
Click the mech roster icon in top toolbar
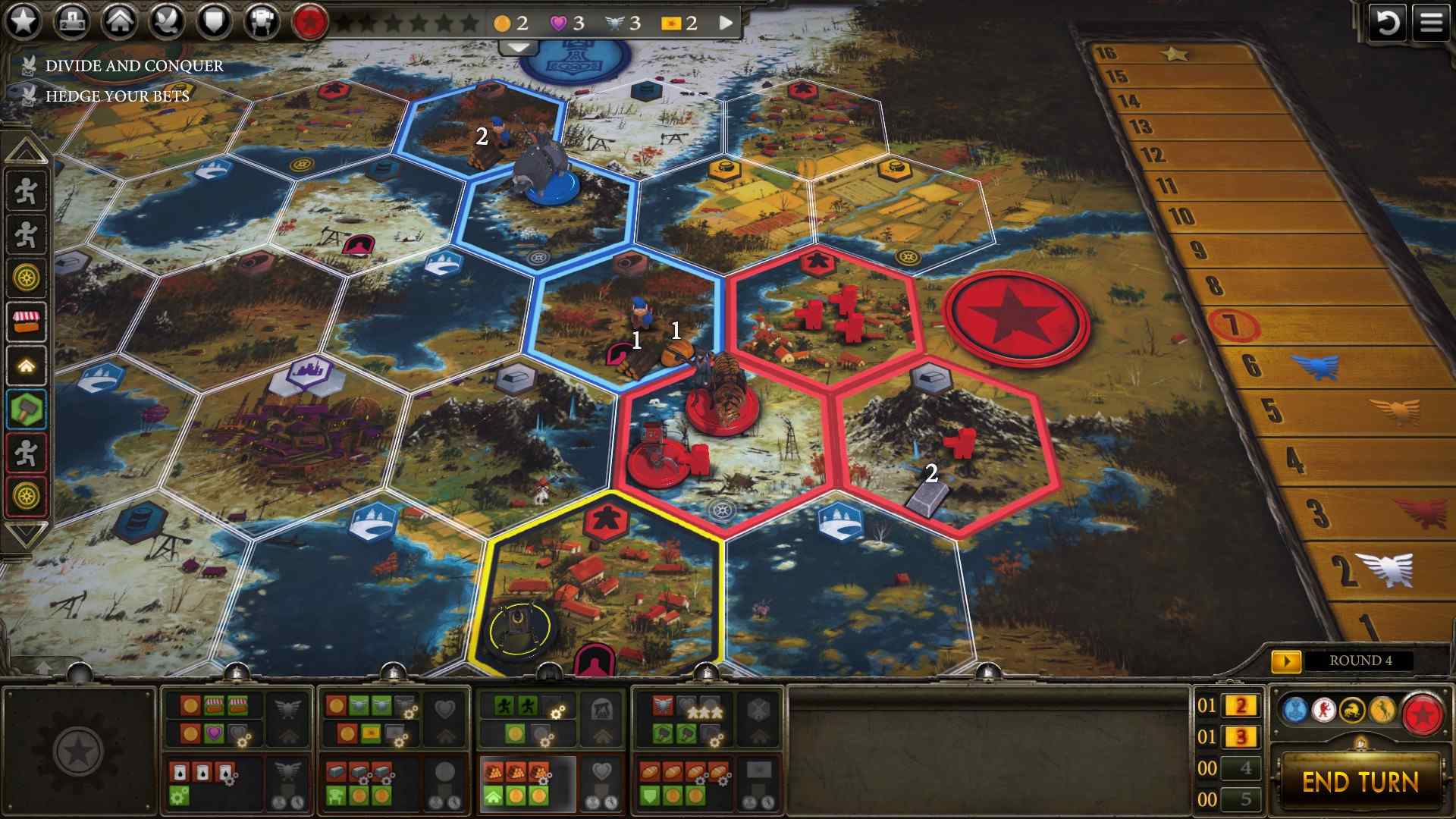261,20
